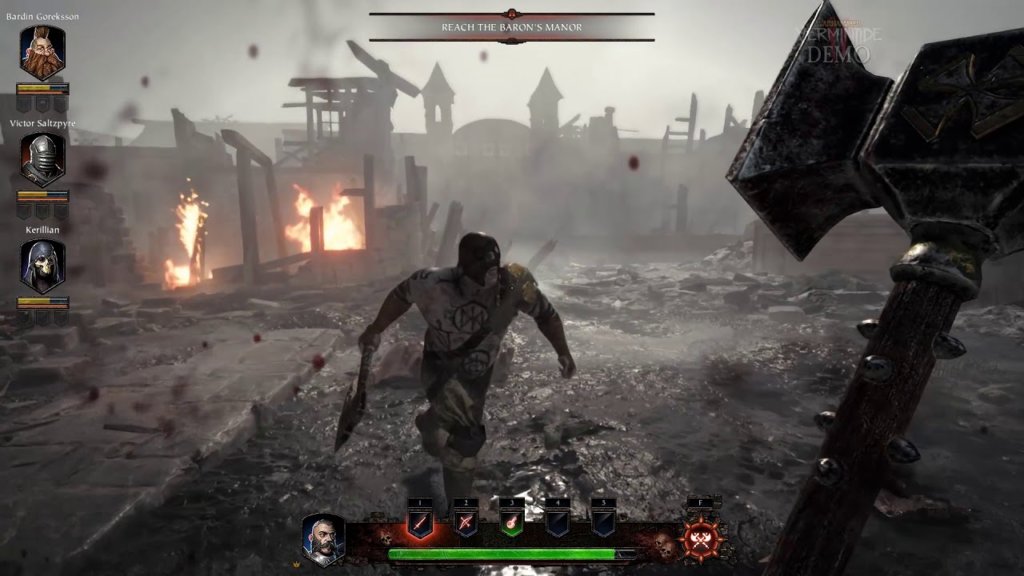Switch to the ranged weapon slot 2

pos(466,521)
